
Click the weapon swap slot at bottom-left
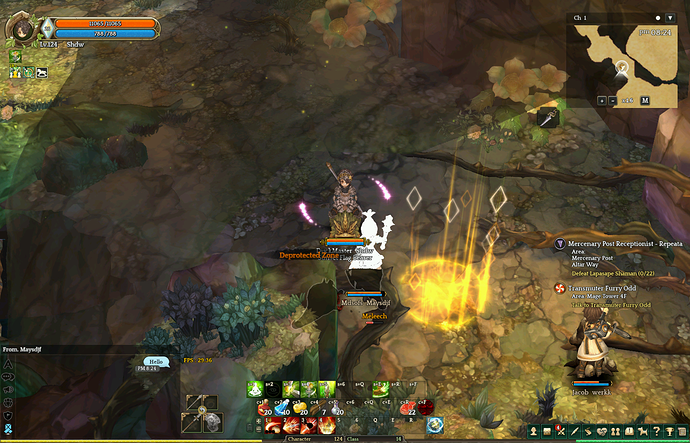coord(203,410)
